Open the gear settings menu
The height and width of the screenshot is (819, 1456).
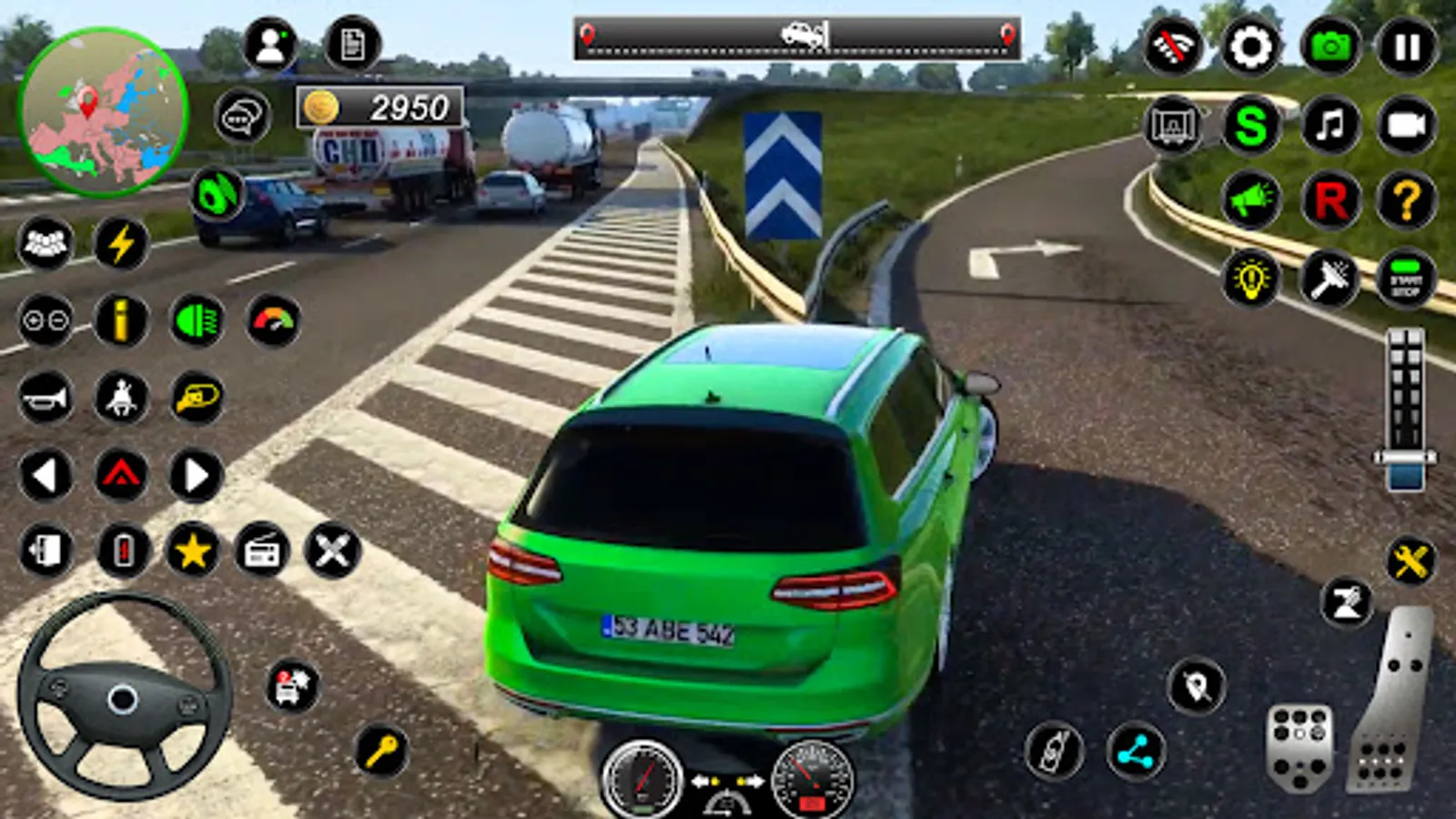1250,46
